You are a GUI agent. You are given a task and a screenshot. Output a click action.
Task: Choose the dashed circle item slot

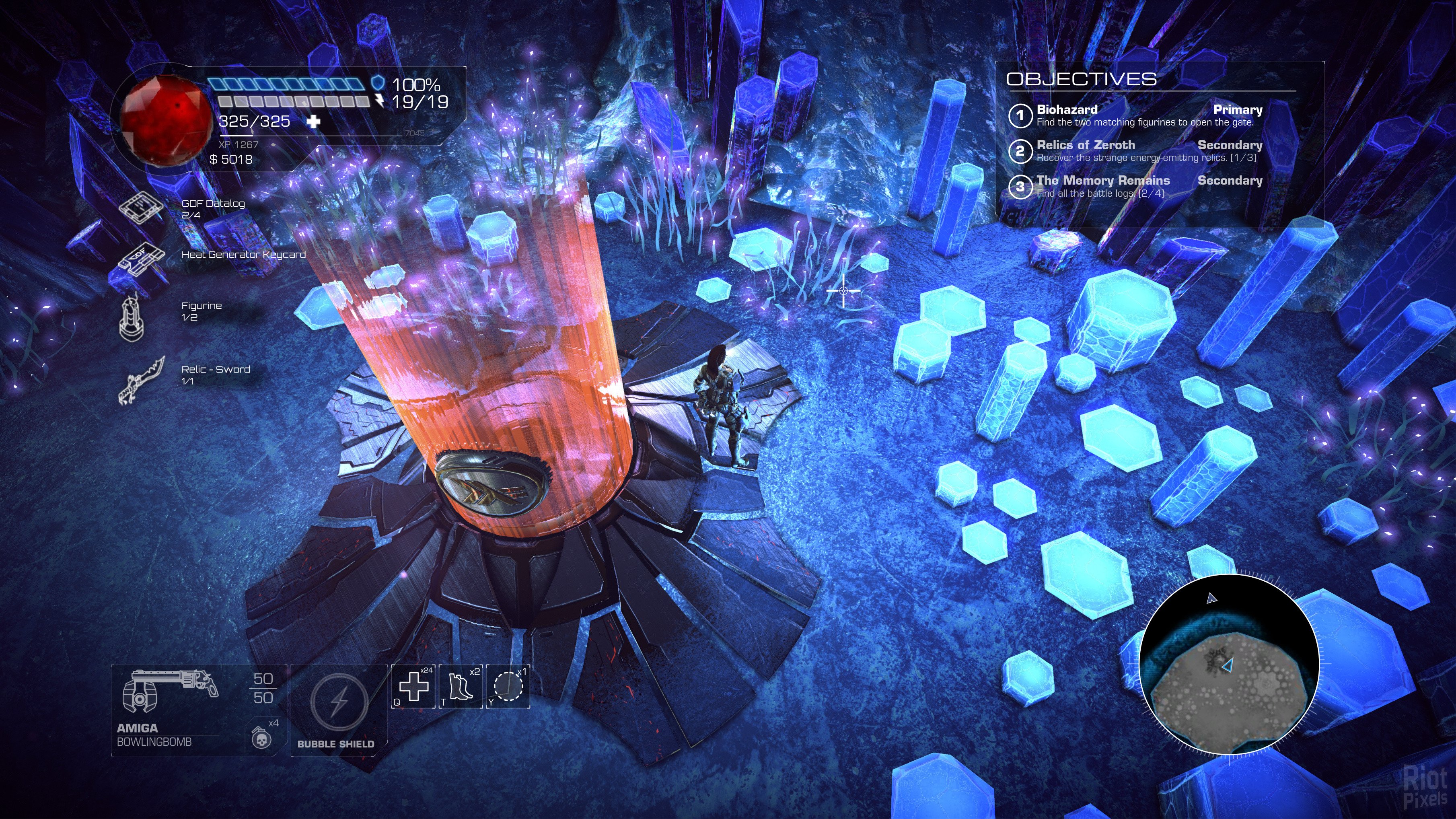point(508,686)
